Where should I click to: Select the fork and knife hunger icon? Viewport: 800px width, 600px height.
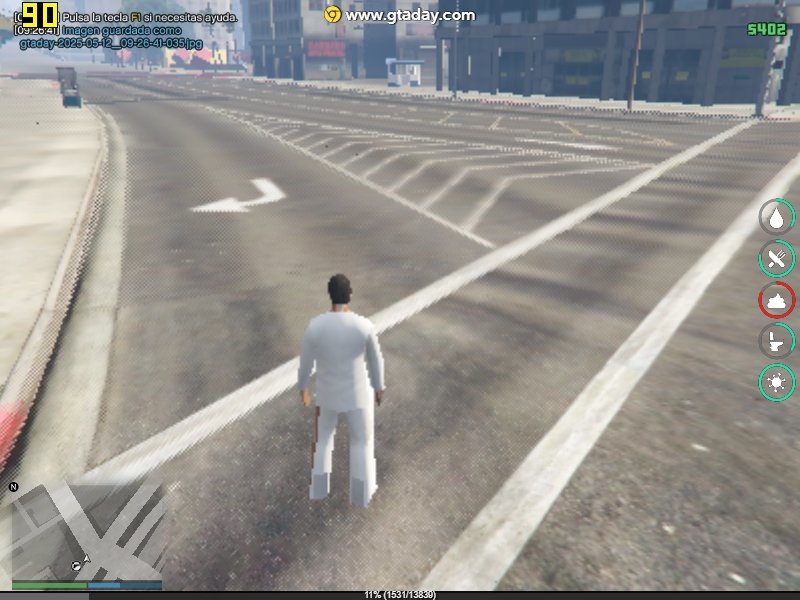coord(776,259)
